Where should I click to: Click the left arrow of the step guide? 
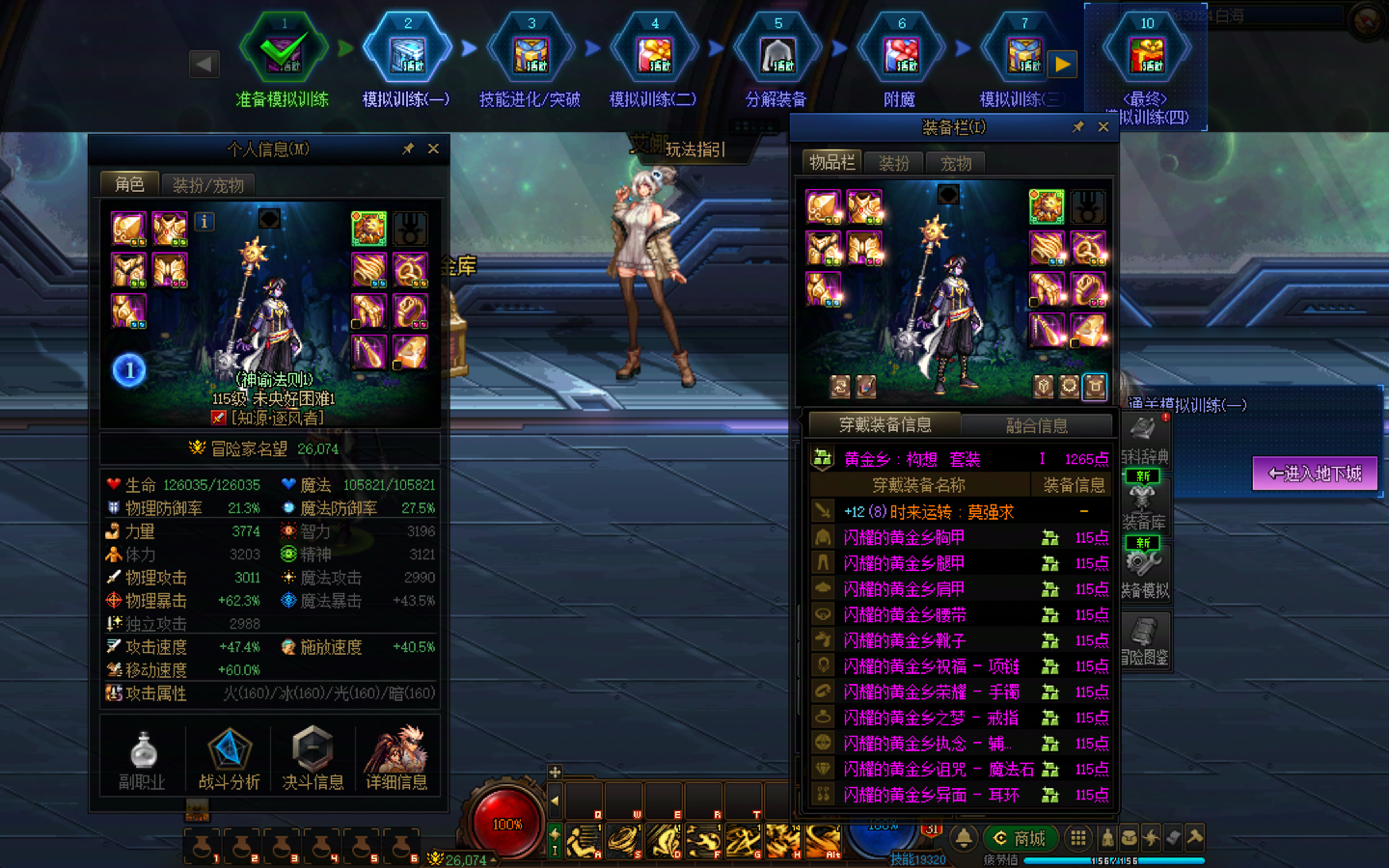click(x=204, y=65)
